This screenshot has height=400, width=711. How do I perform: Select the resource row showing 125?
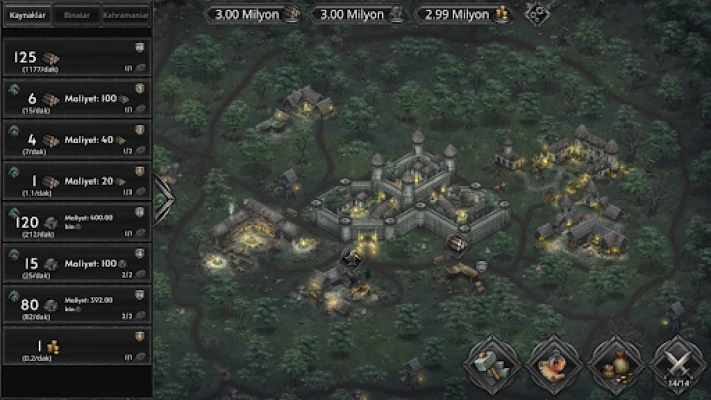point(77,58)
